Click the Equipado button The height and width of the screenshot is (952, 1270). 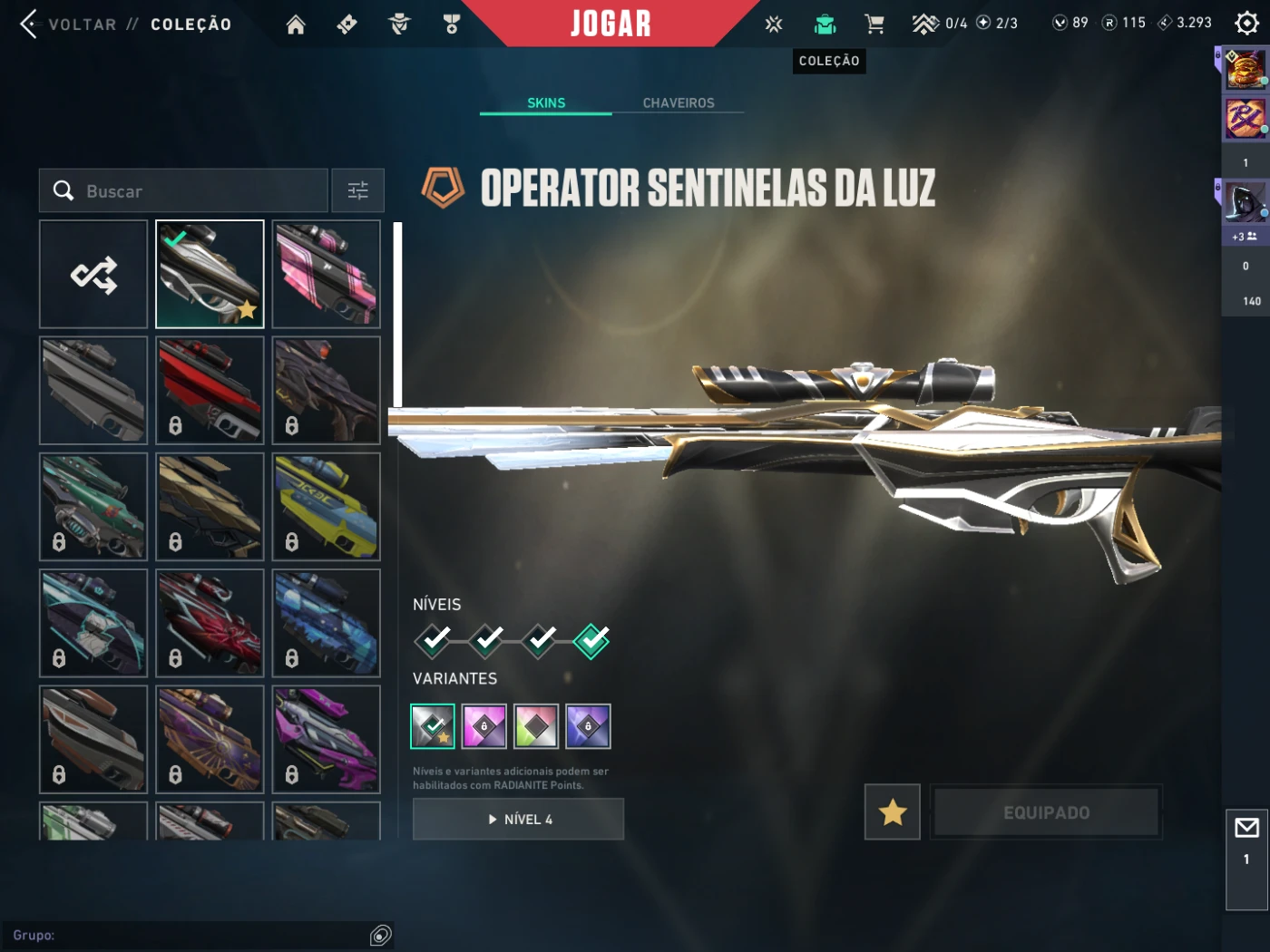tap(1047, 812)
